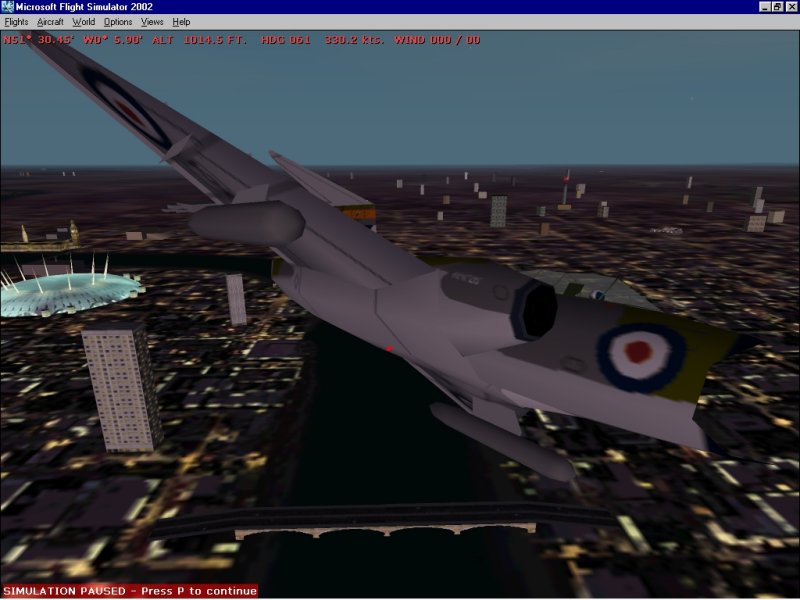Open the Views menu
Viewport: 800px width, 600px height.
click(152, 21)
